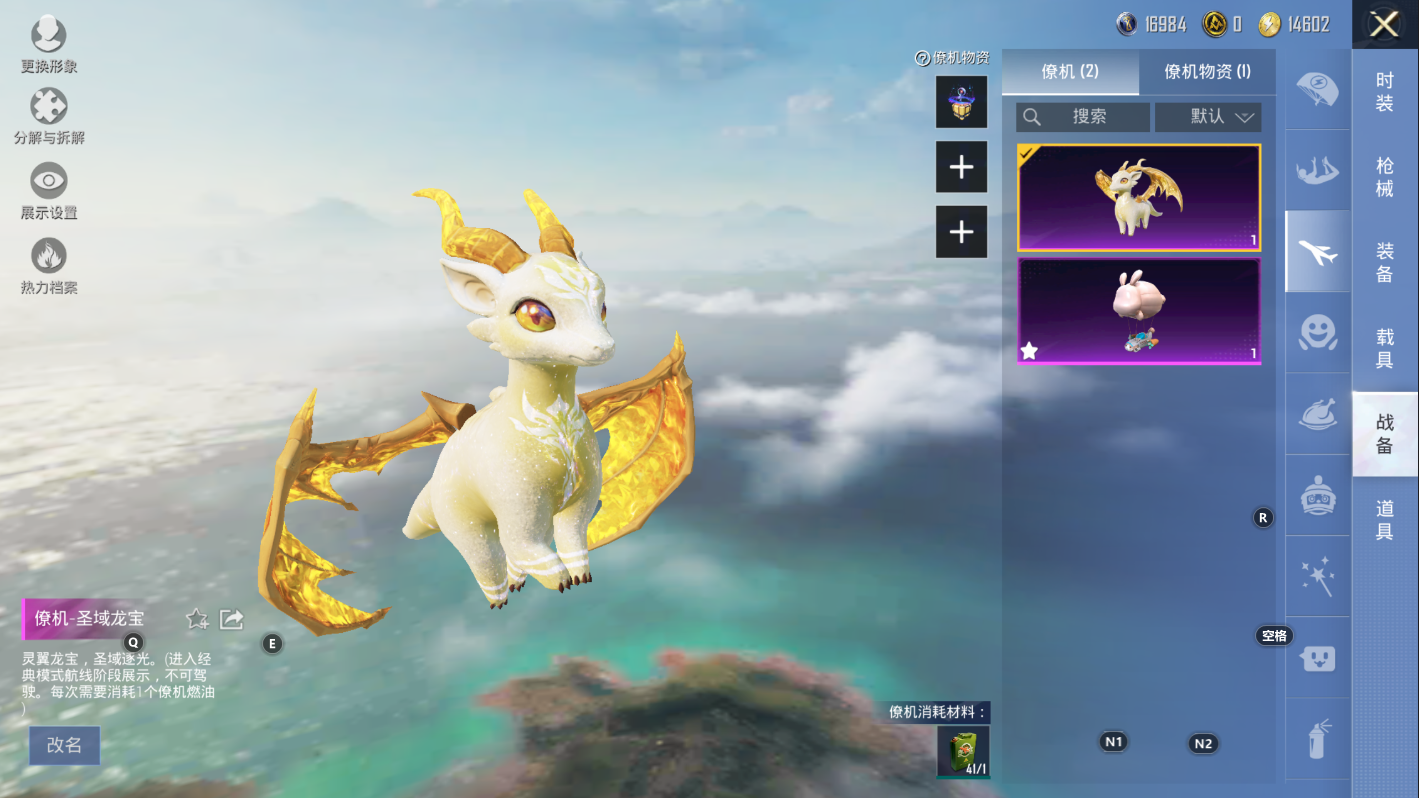Open the parachute subcategory icon

click(x=1317, y=89)
